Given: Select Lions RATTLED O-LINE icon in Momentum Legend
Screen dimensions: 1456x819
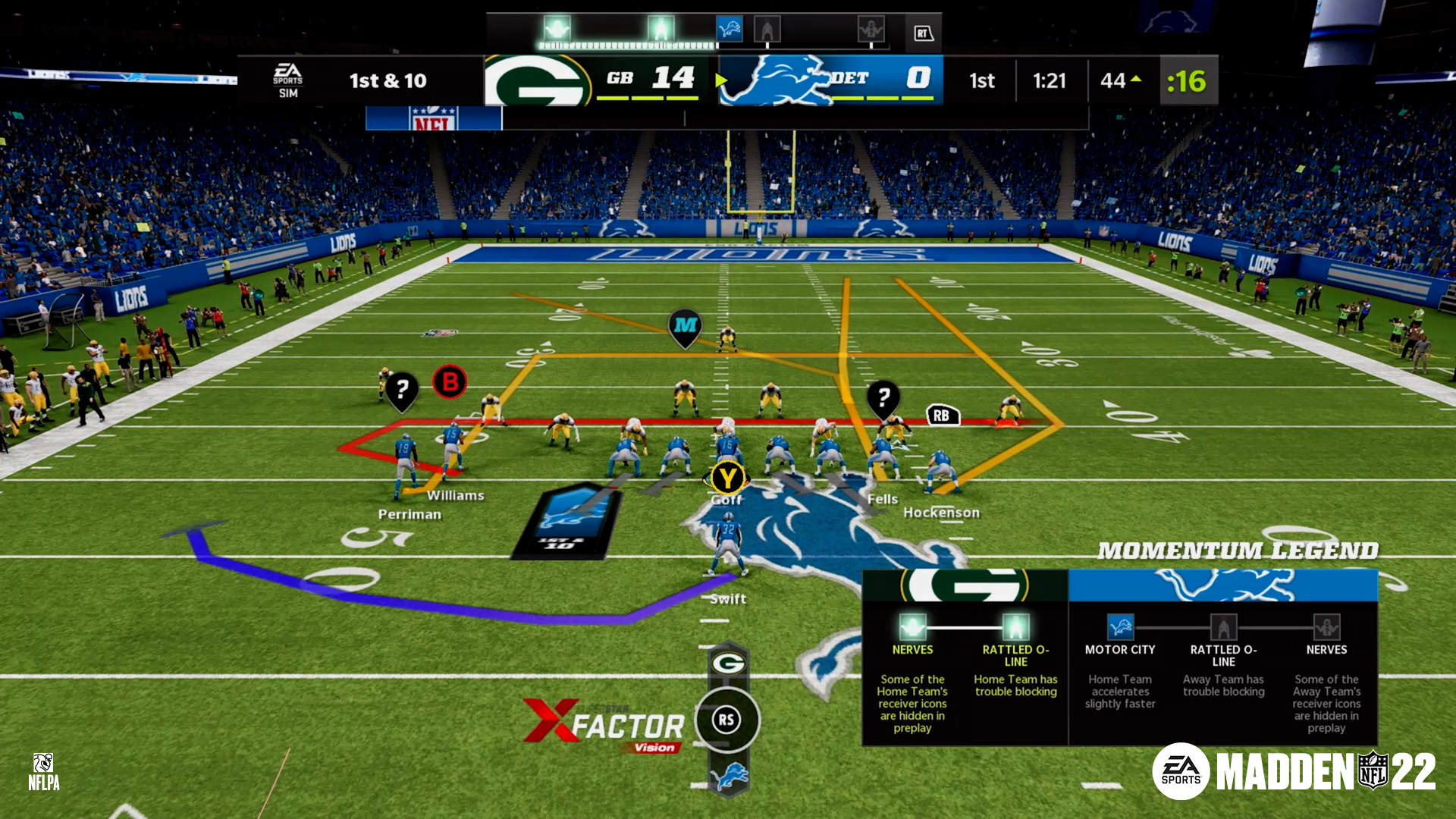Looking at the screenshot, I should 1223,627.
